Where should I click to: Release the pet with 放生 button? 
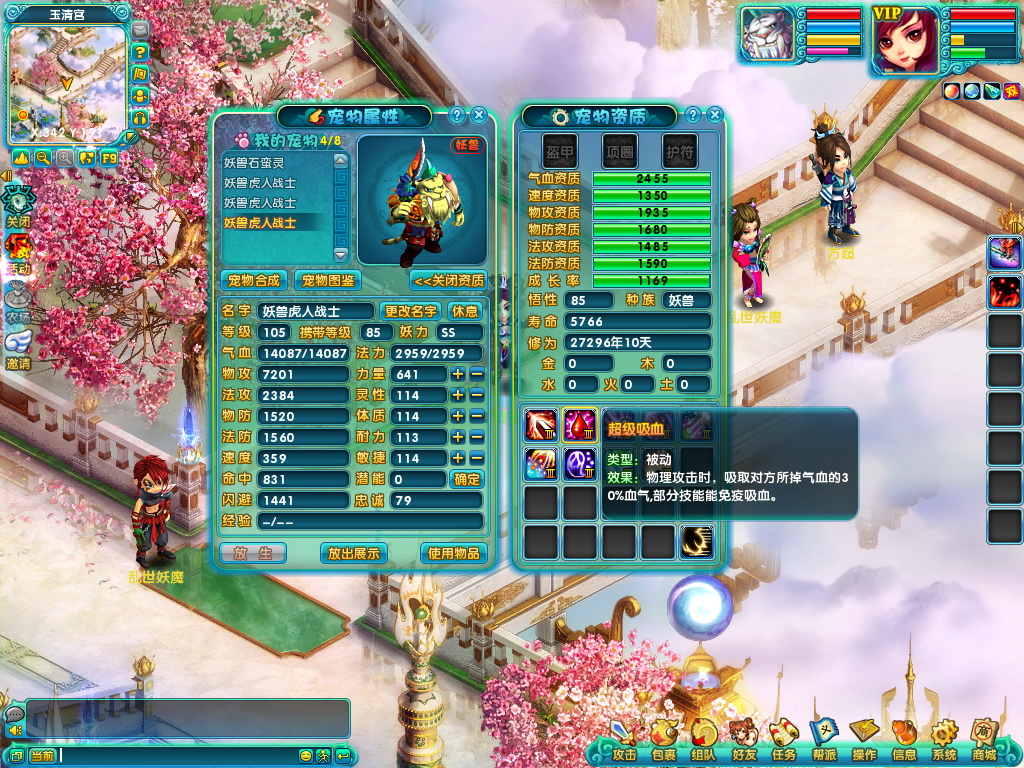[253, 552]
